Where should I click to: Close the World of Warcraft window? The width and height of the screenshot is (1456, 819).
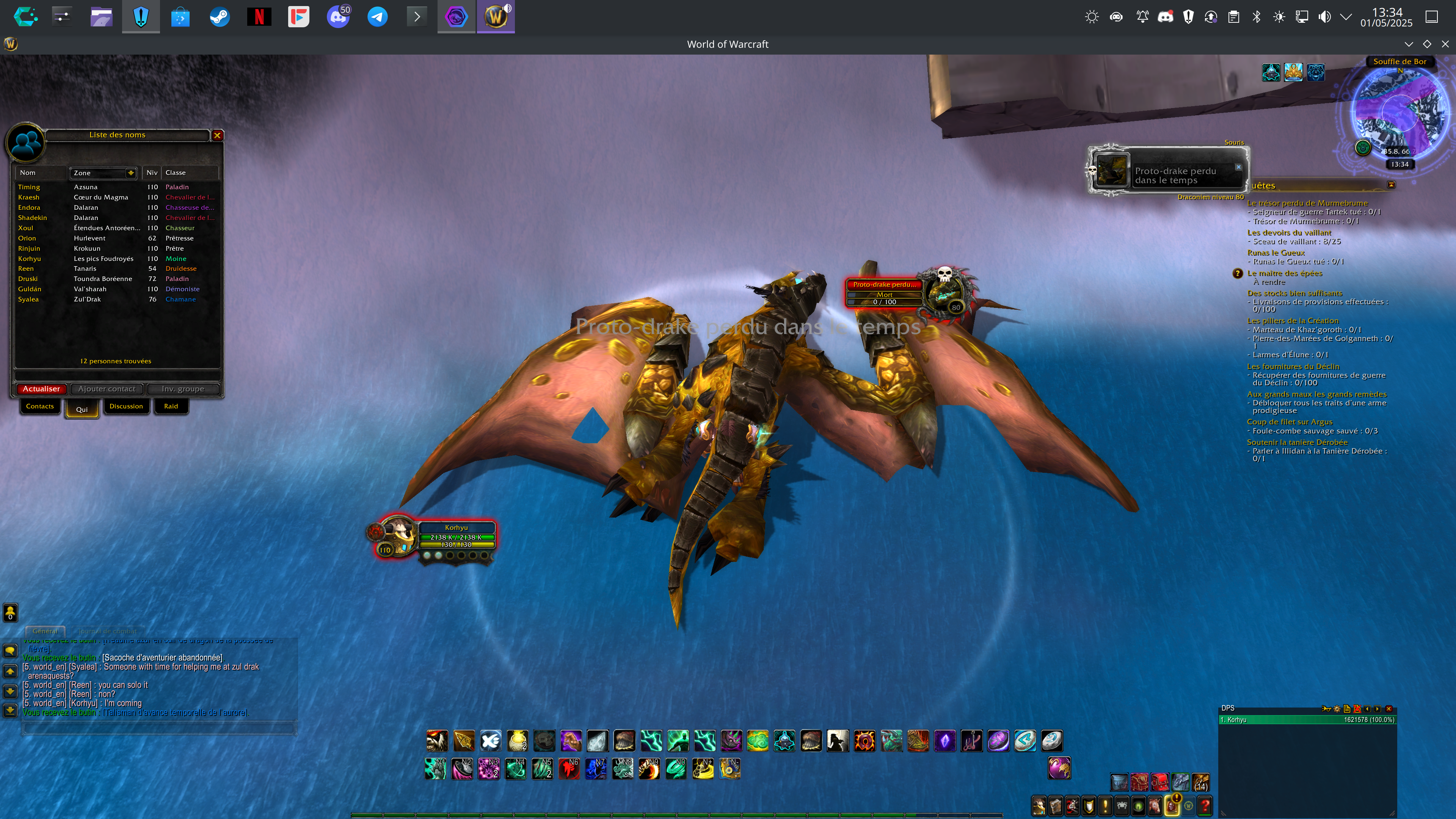point(1445,44)
